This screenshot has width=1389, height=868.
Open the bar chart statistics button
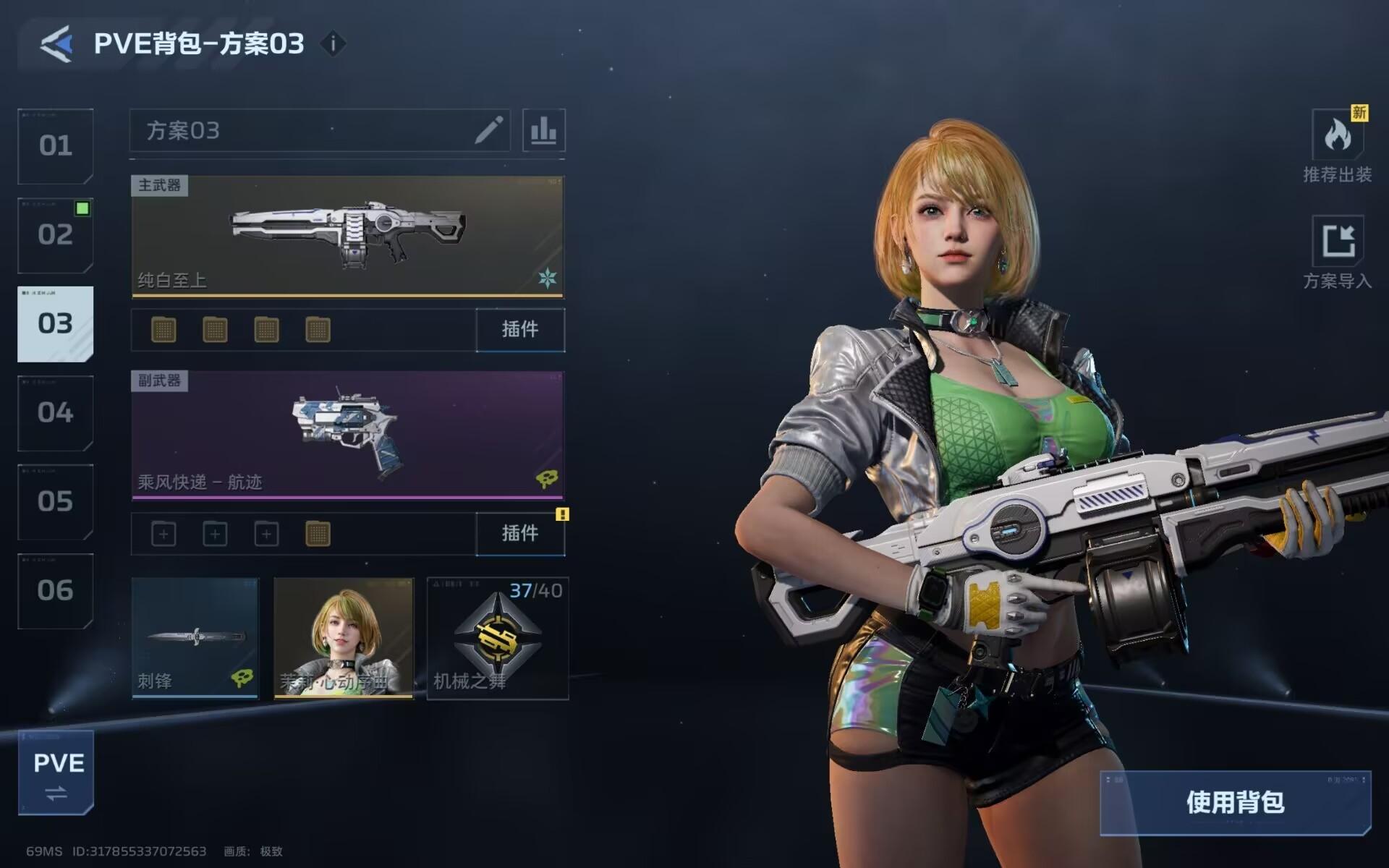543,130
